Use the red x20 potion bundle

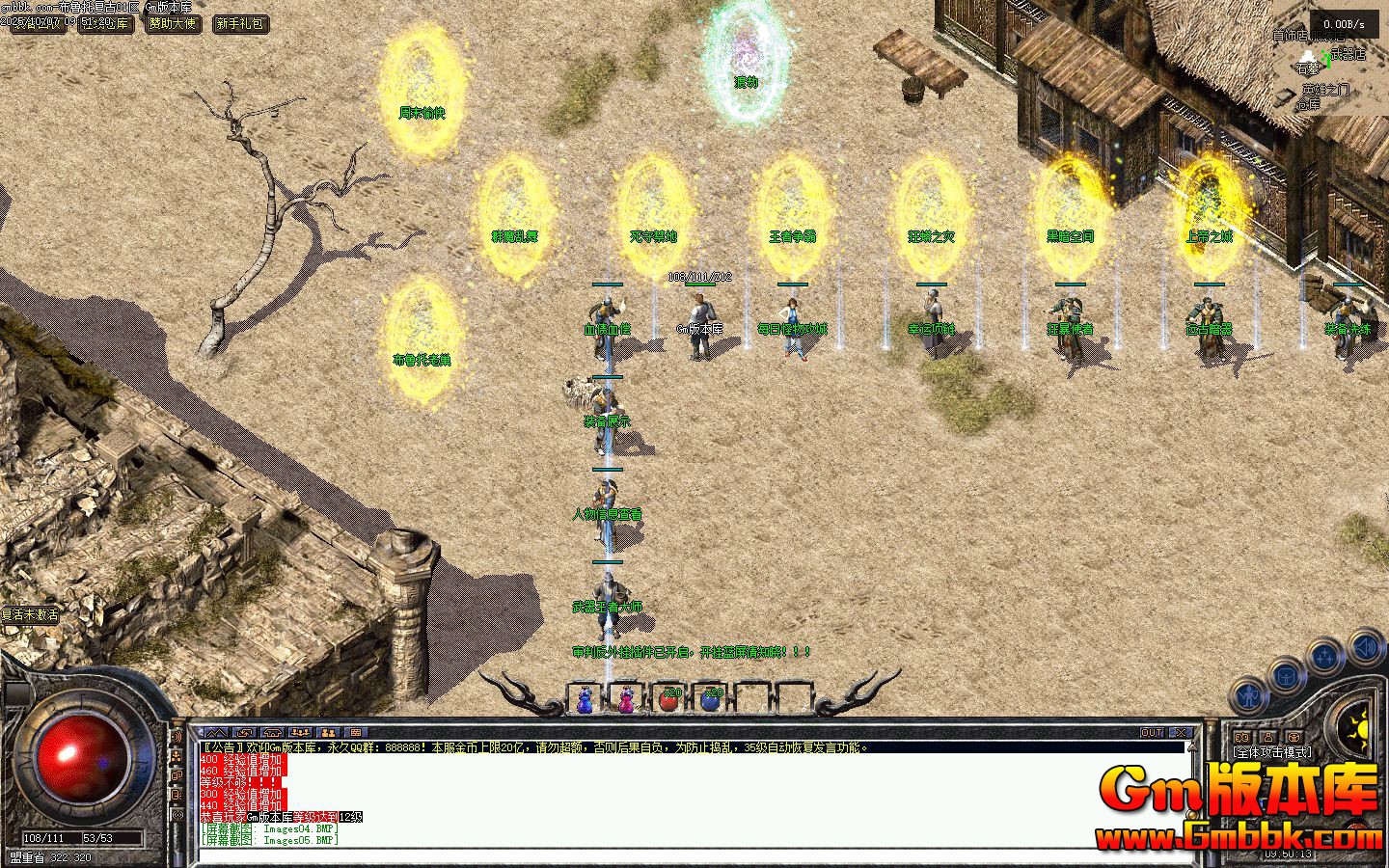[669, 699]
